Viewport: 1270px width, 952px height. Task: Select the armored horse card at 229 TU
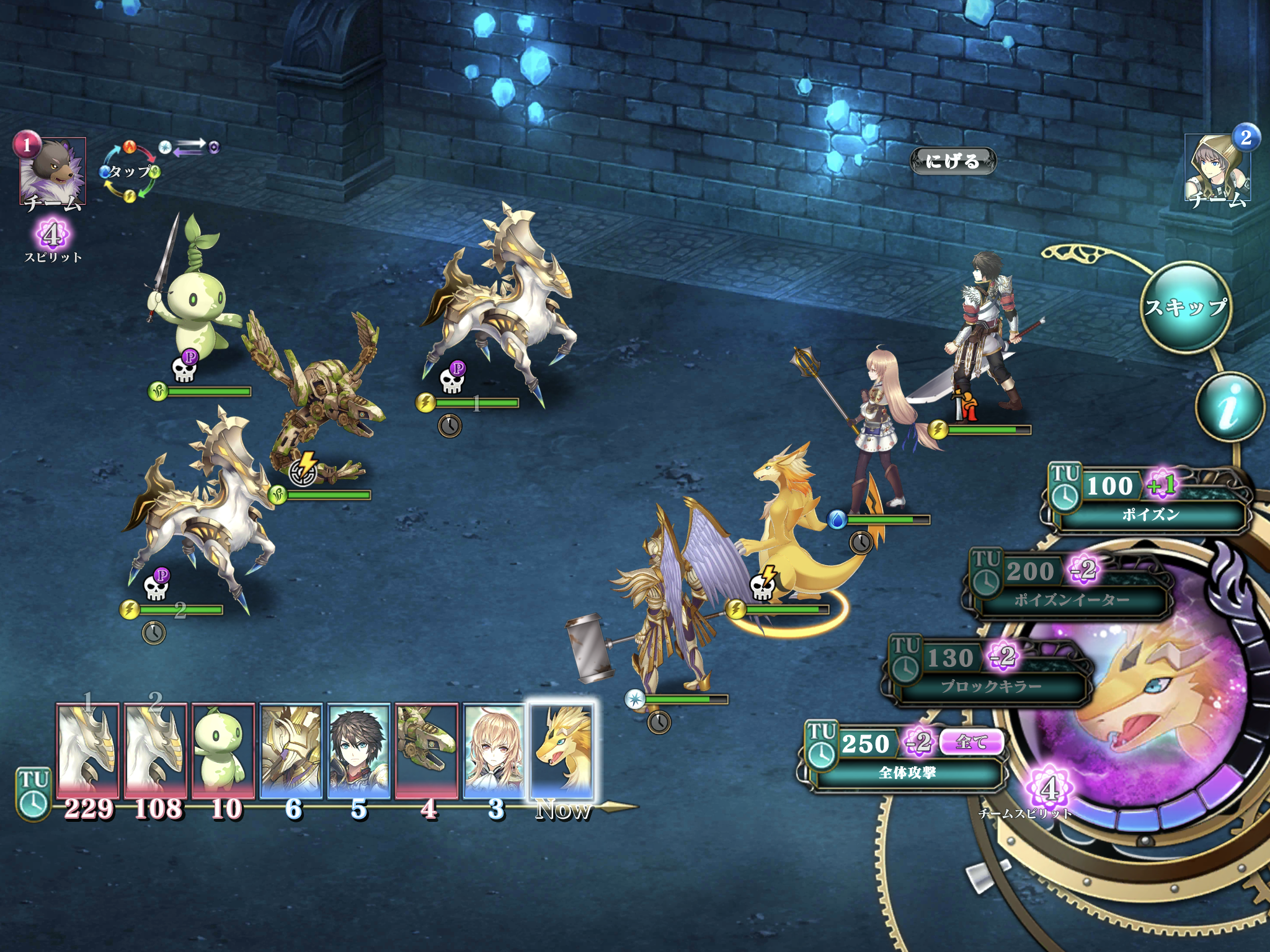tap(87, 750)
